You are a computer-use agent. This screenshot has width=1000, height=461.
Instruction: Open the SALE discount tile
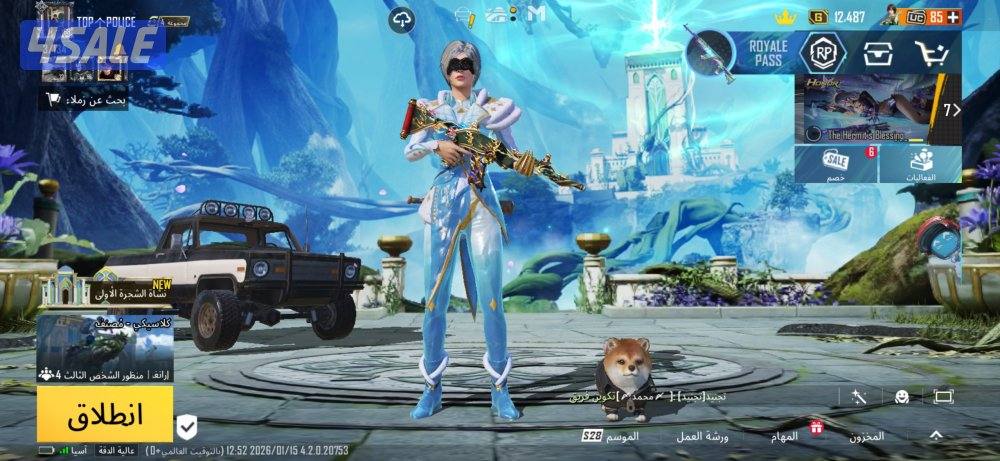(x=836, y=163)
